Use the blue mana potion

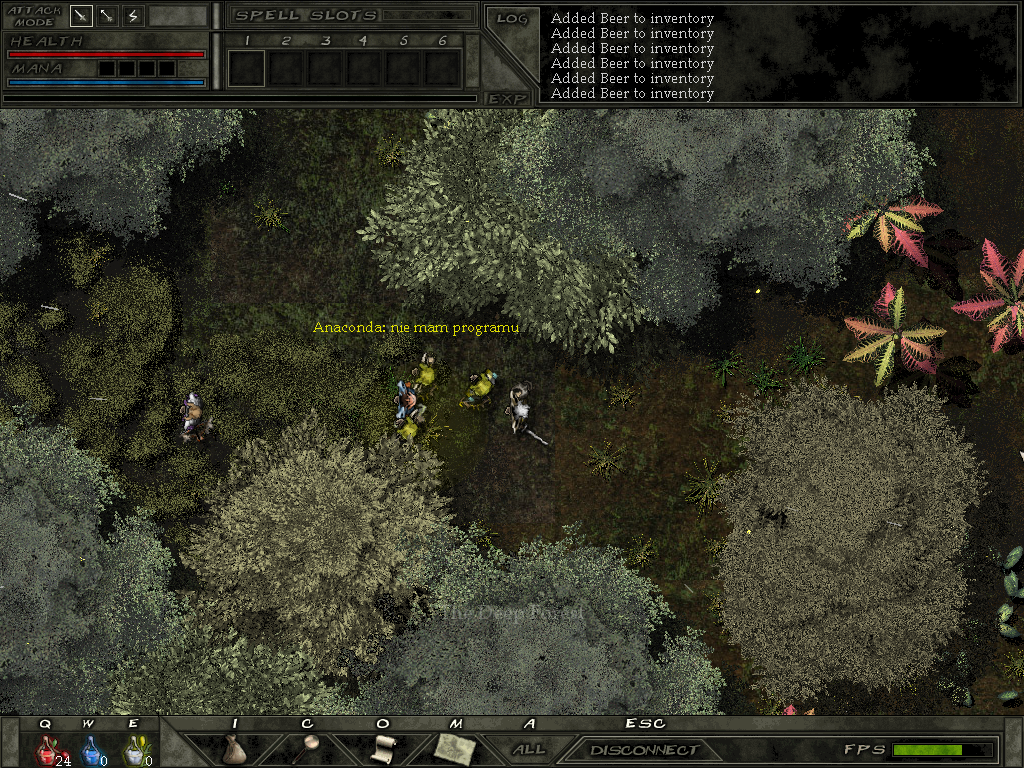[90, 749]
